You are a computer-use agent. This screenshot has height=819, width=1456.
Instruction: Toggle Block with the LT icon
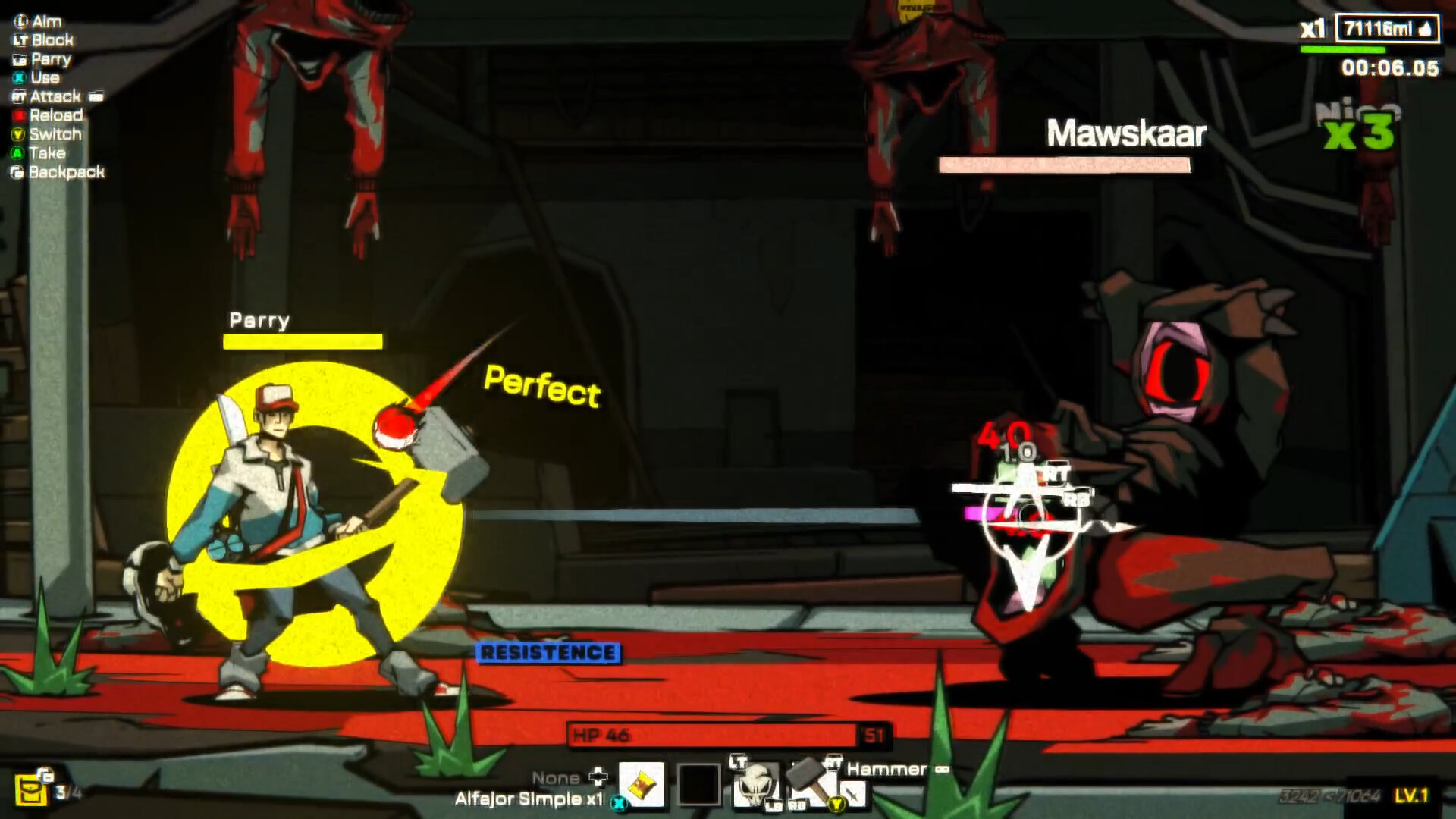click(19, 40)
